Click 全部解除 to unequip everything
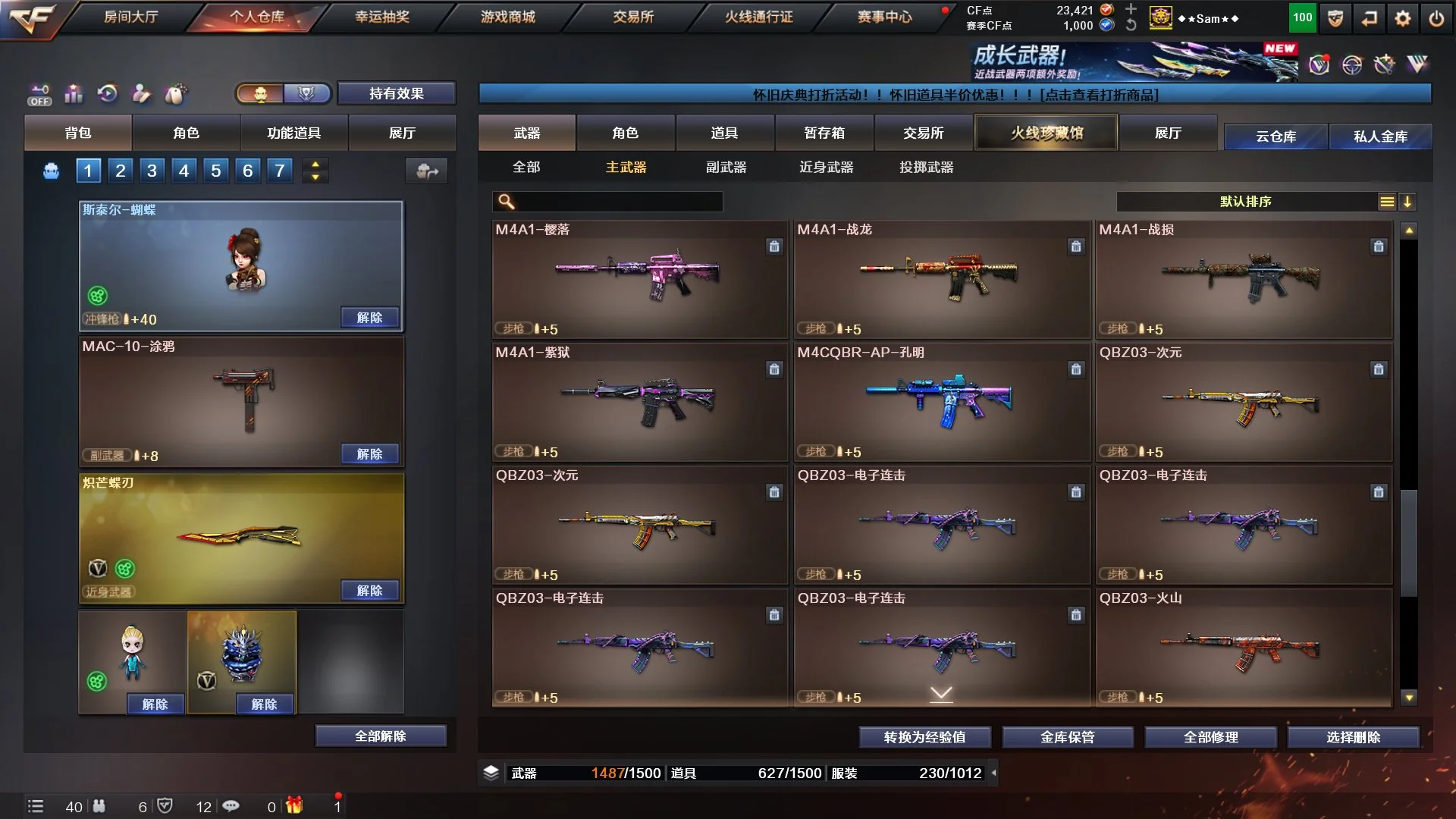The width and height of the screenshot is (1456, 819). point(381,736)
